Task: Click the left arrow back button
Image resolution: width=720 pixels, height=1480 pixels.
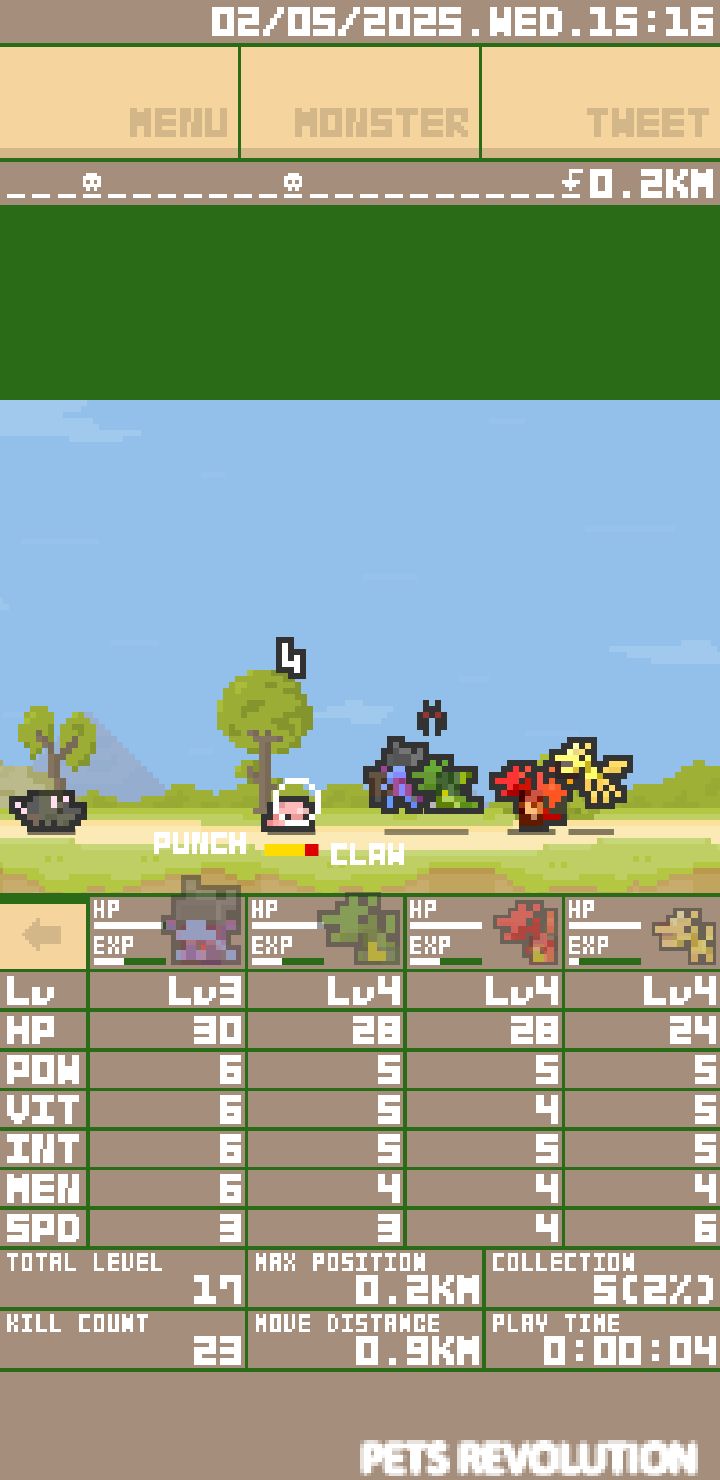Action: point(43,934)
